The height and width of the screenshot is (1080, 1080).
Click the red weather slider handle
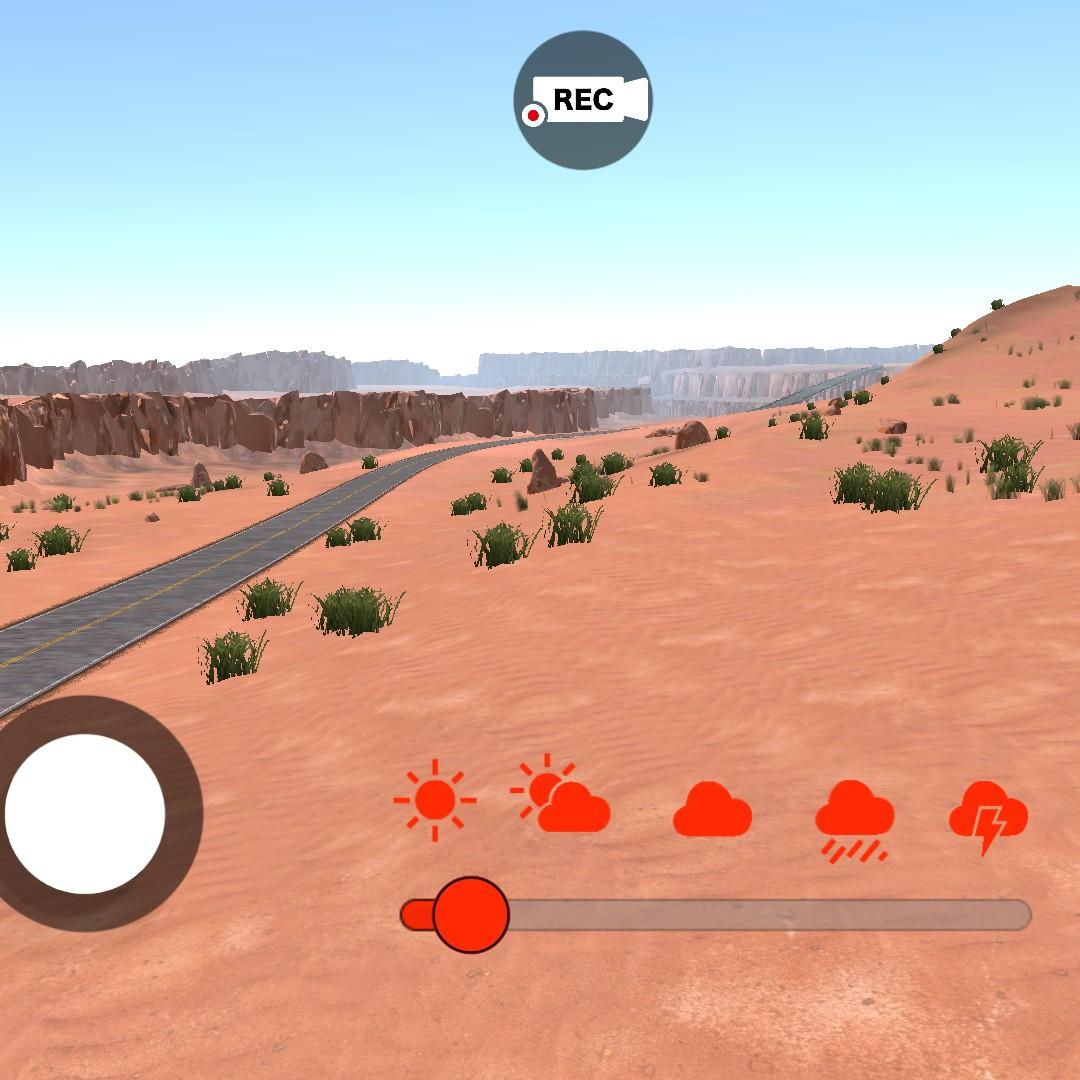click(471, 914)
